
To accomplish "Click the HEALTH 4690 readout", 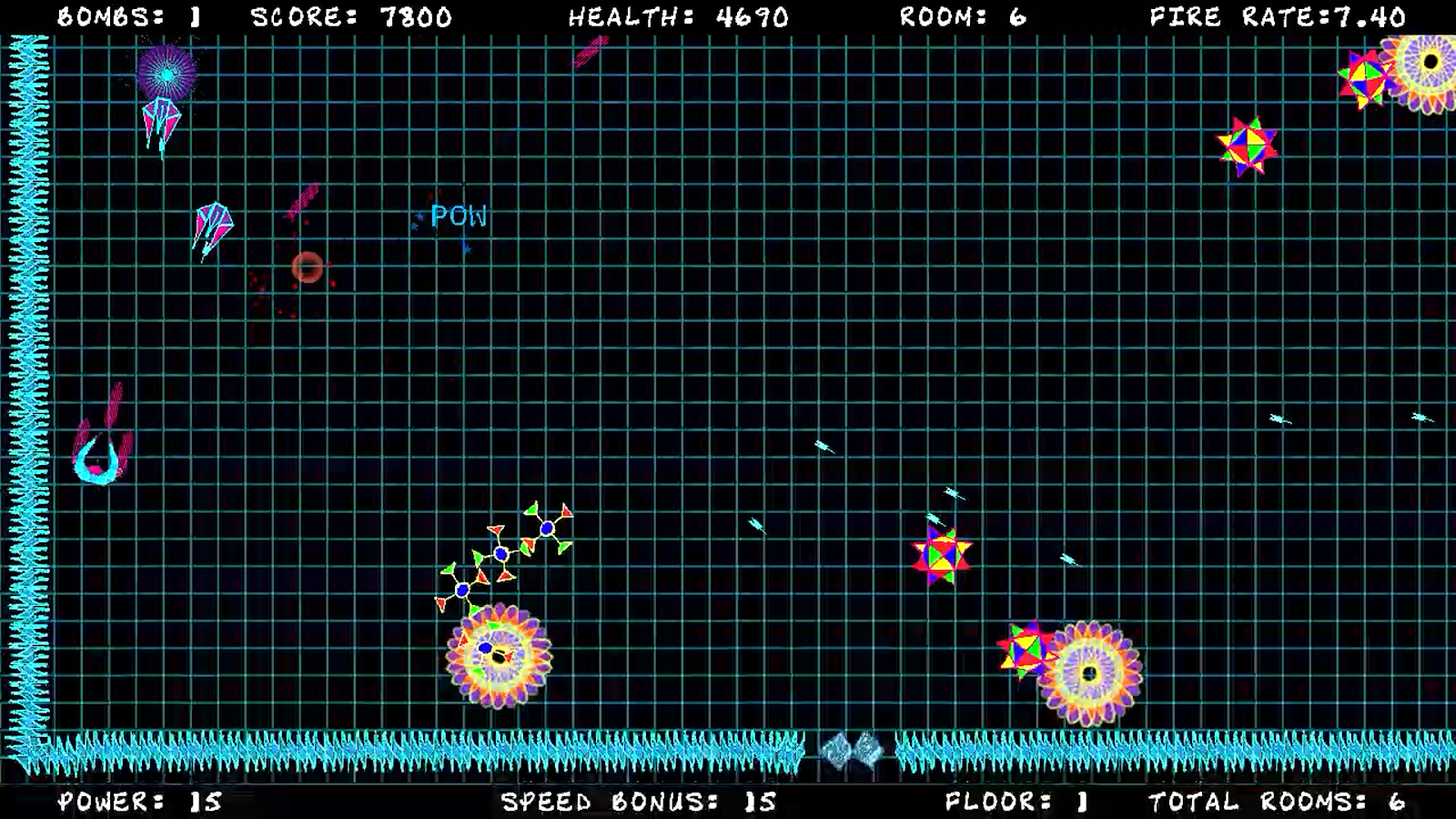I will coord(677,15).
